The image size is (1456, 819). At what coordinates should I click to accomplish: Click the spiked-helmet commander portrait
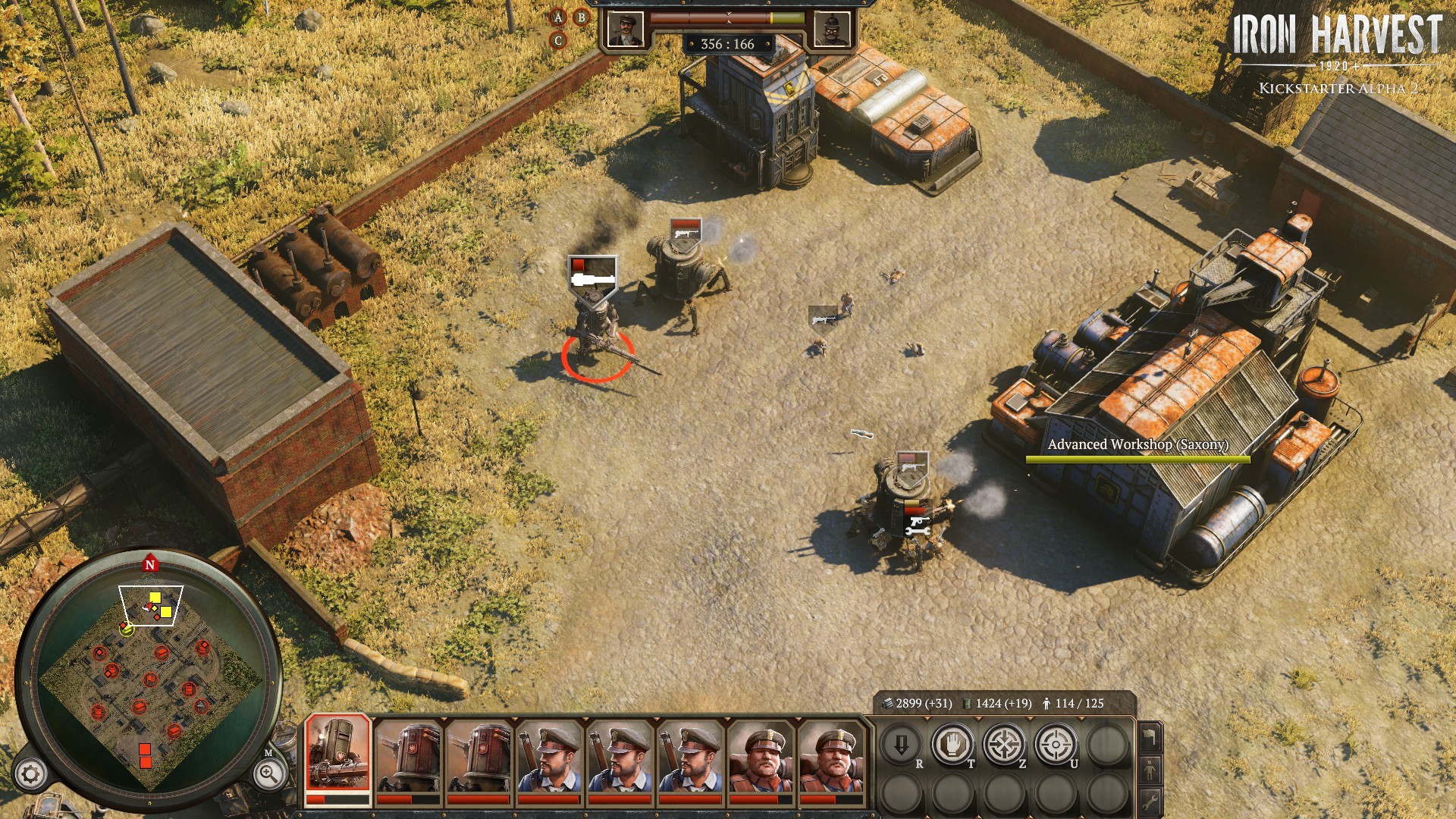click(x=831, y=29)
